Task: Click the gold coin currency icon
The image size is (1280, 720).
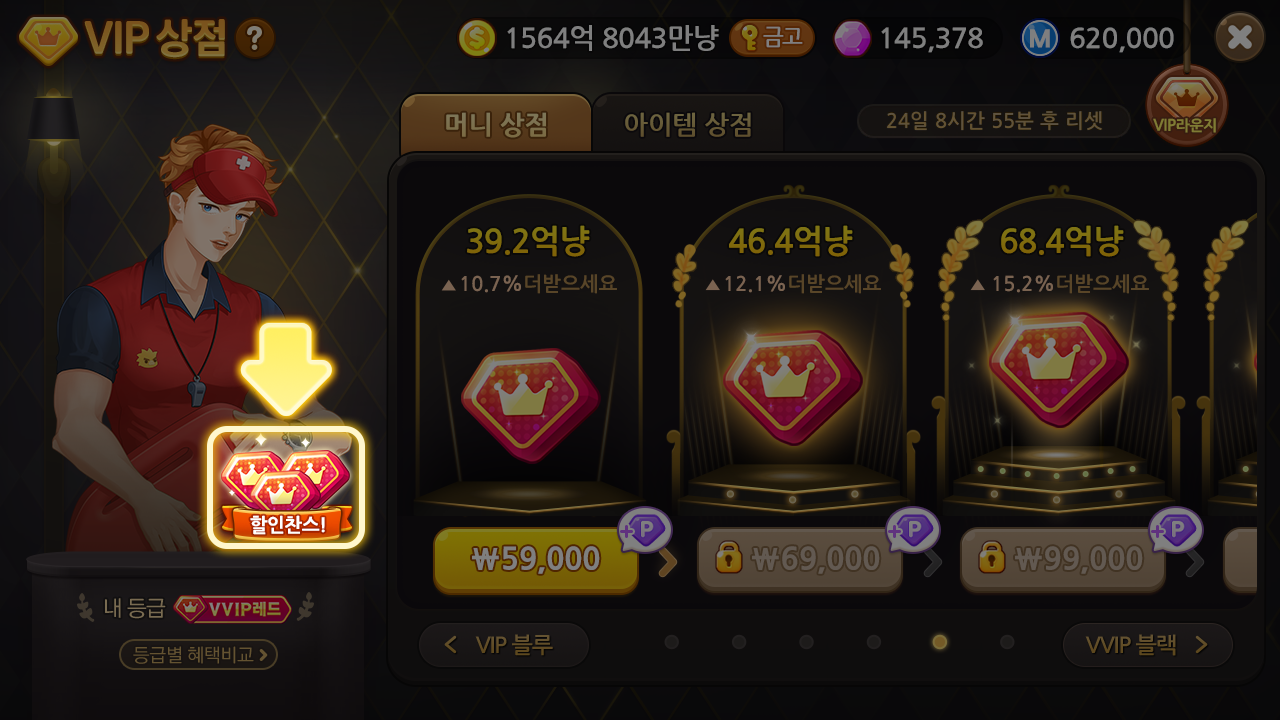Action: [476, 37]
